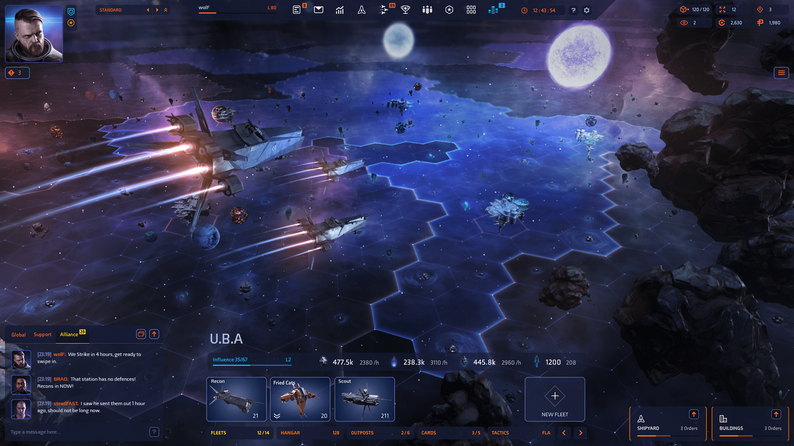Image resolution: width=794 pixels, height=446 pixels.
Task: Open the settings gear icon
Action: [x=587, y=10]
